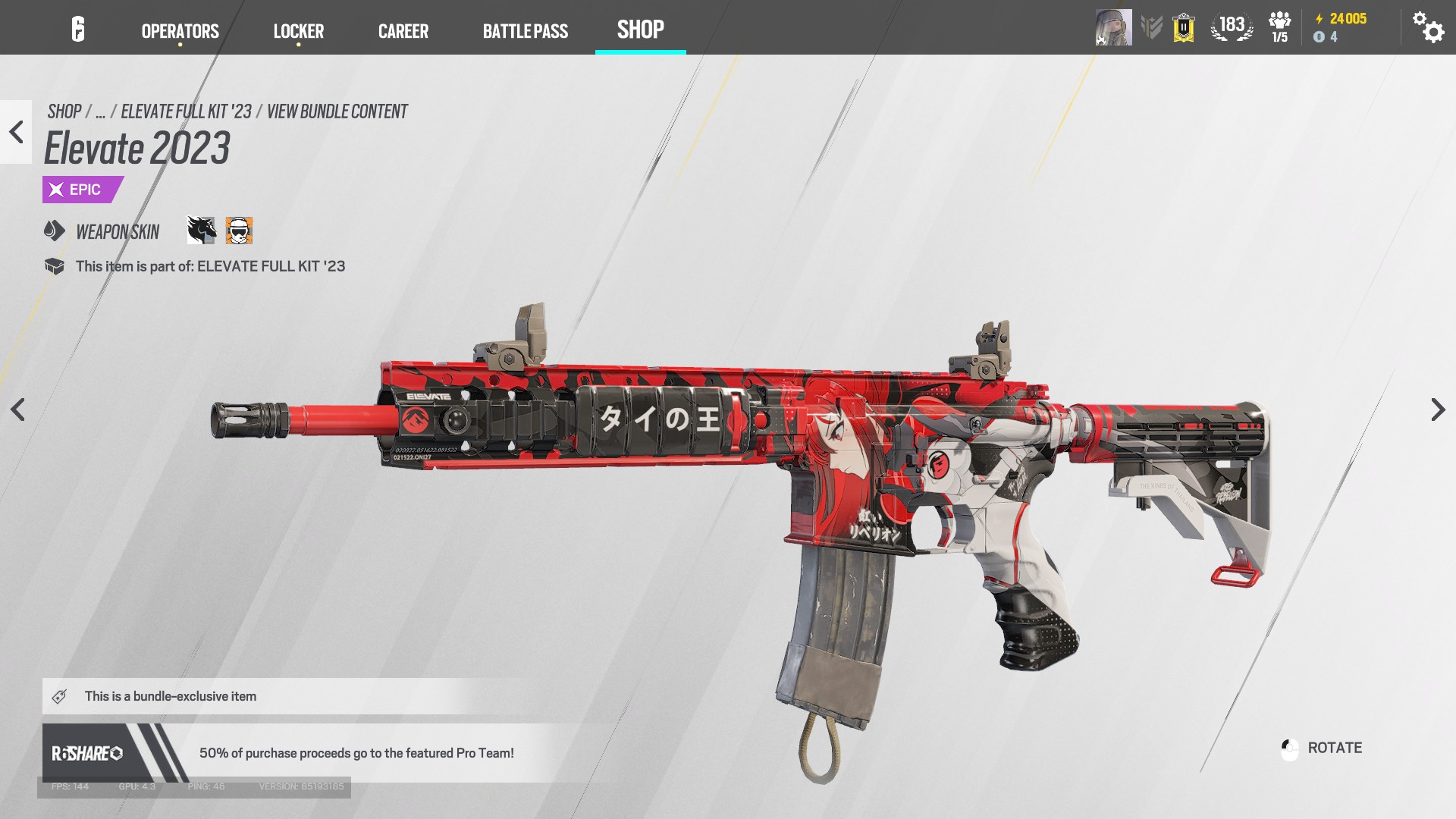Return to ELEVATE FULL KIT '23 breadcrumb
Image resolution: width=1456 pixels, height=819 pixels.
click(186, 111)
